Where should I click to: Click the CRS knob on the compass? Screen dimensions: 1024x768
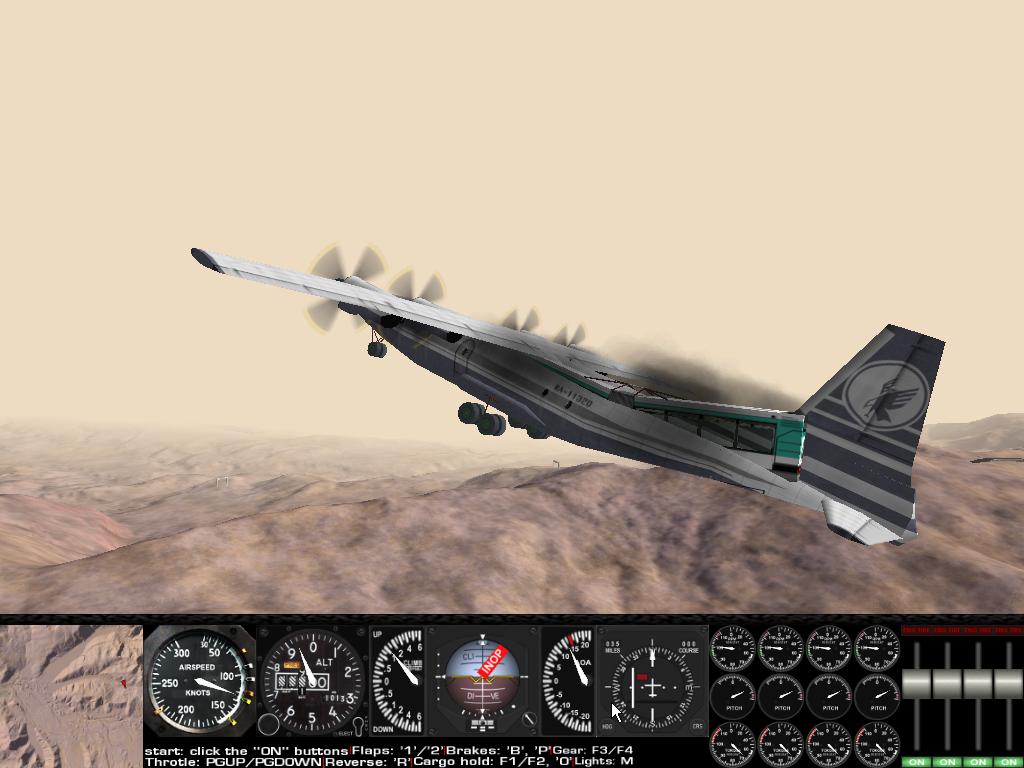(x=697, y=726)
